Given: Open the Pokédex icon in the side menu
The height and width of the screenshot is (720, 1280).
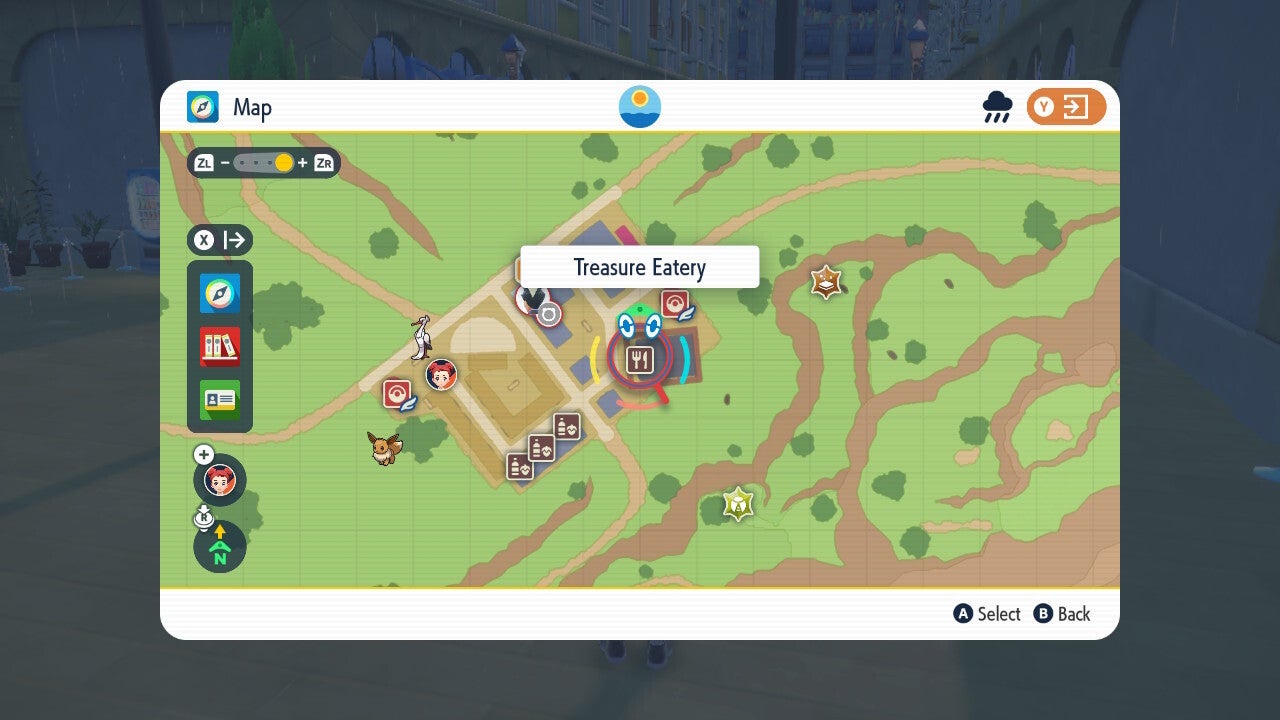Looking at the screenshot, I should pos(219,345).
